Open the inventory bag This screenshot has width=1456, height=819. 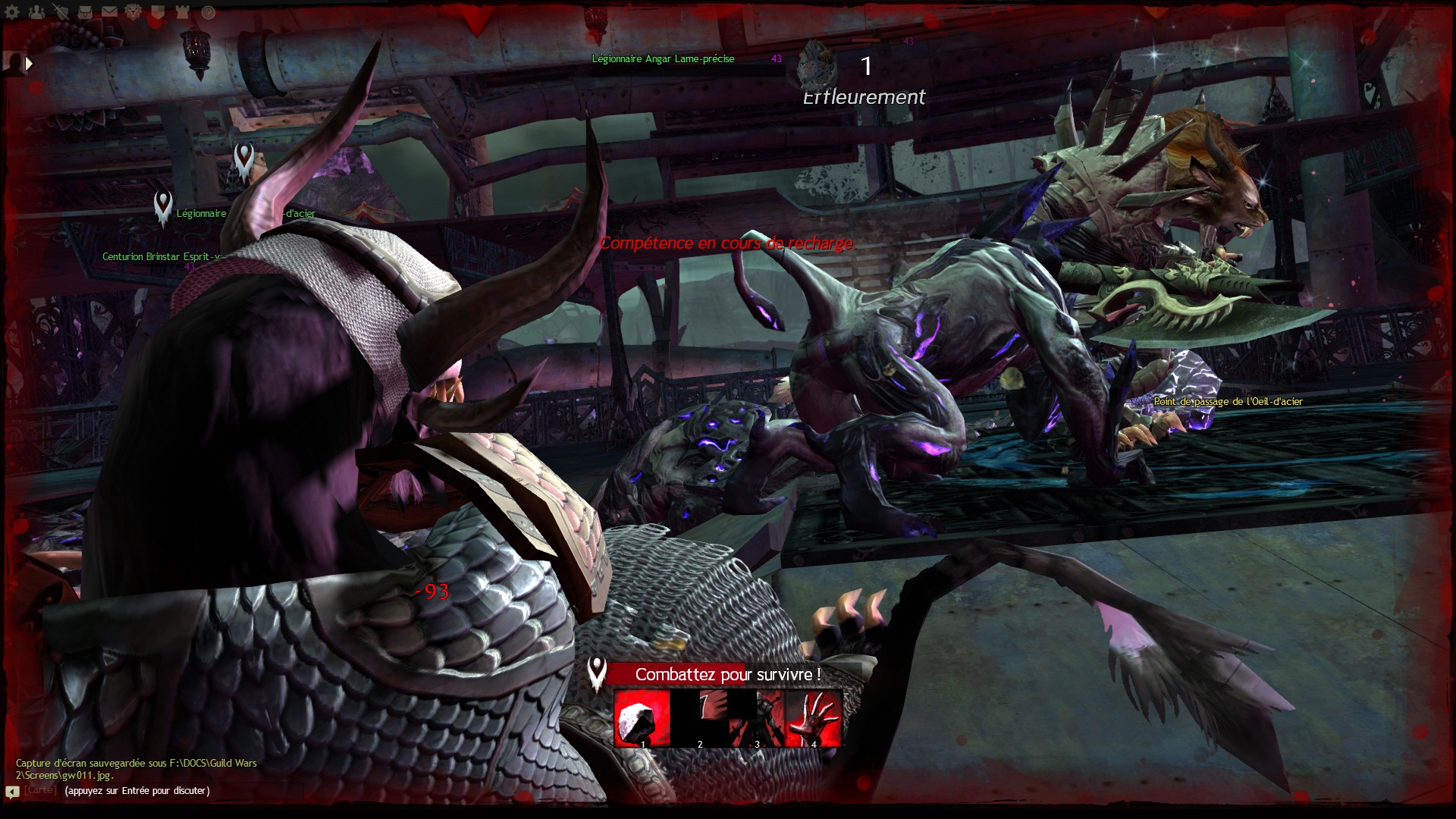click(x=85, y=12)
